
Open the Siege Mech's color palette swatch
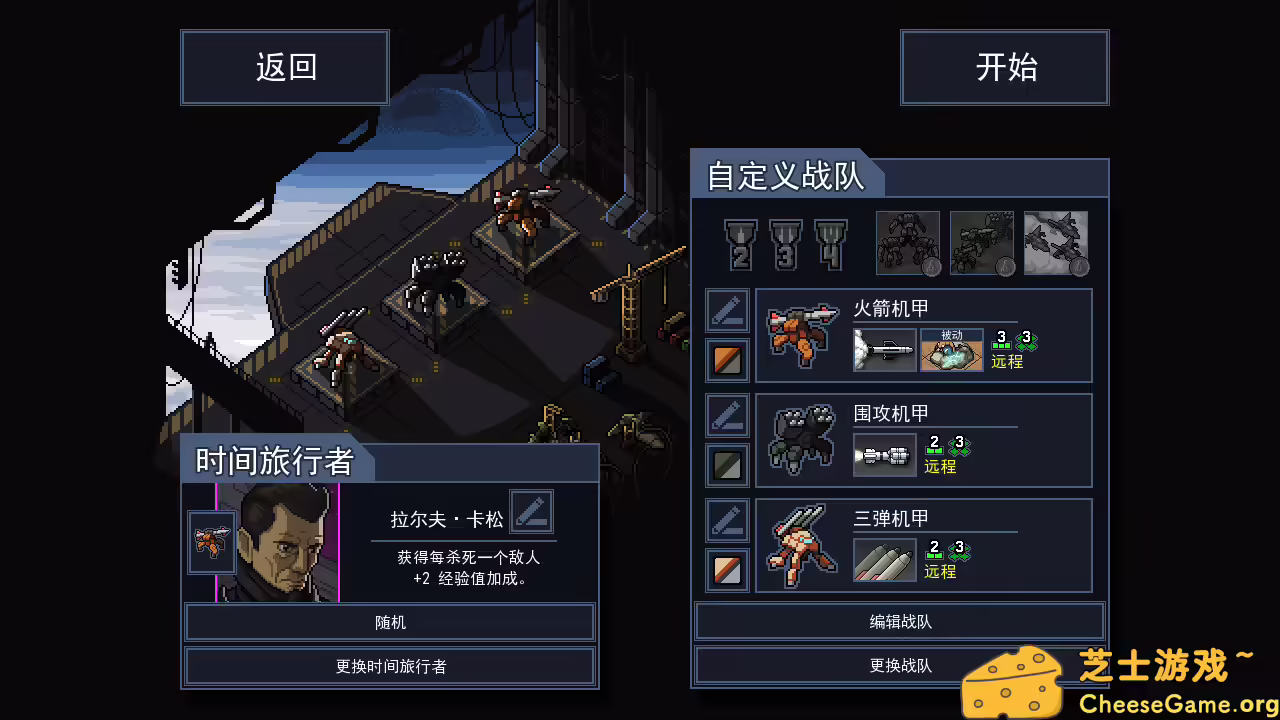pos(727,464)
